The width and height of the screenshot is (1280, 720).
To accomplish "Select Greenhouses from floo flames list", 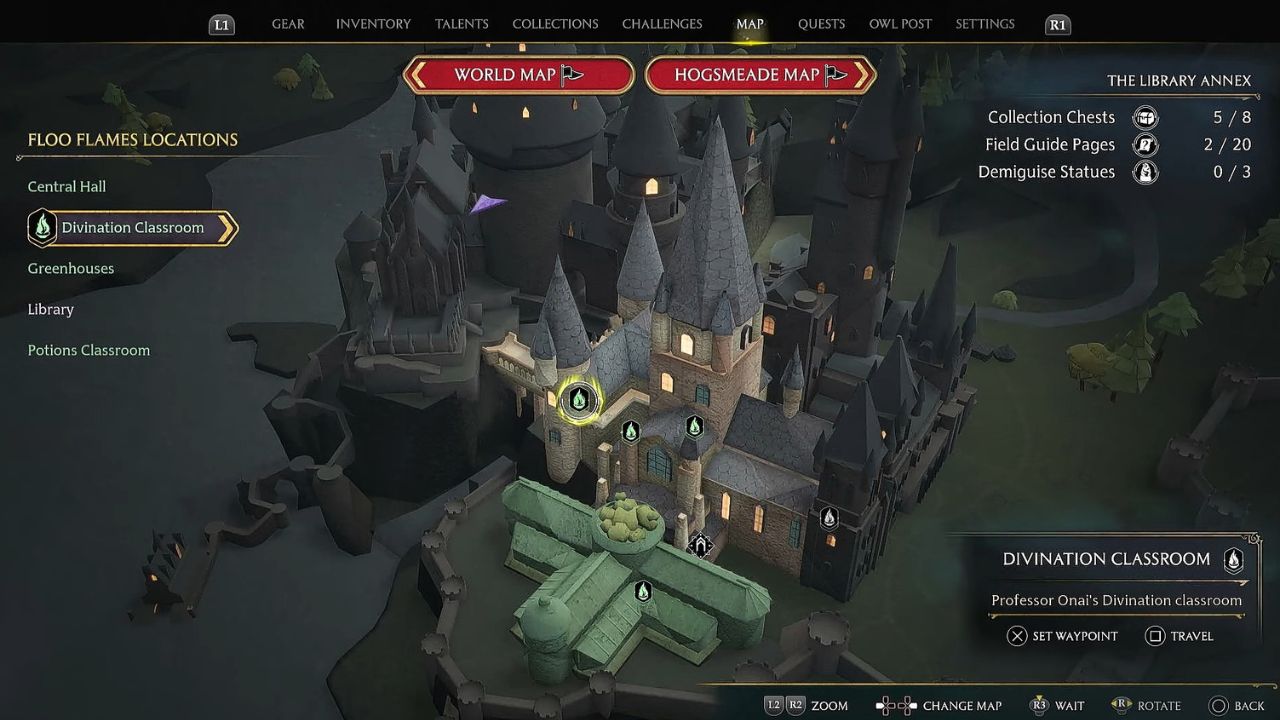I will click(x=71, y=269).
